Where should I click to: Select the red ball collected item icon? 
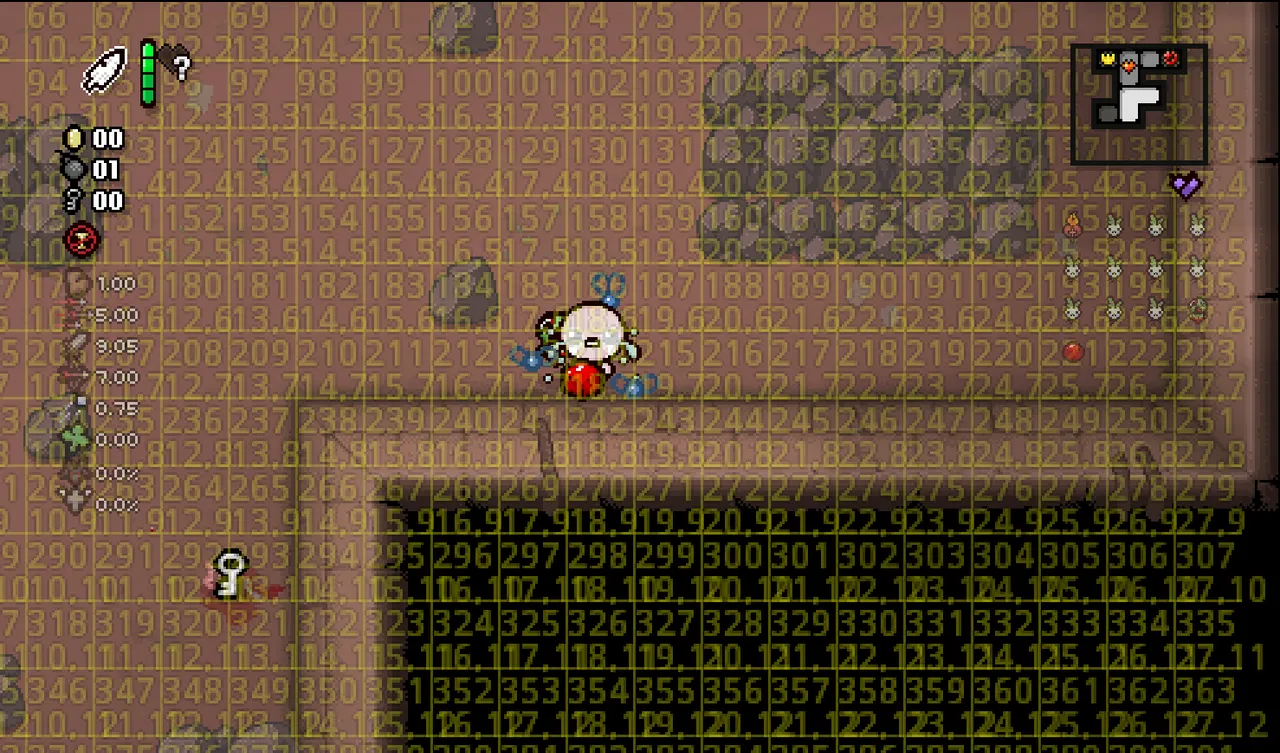[1073, 351]
